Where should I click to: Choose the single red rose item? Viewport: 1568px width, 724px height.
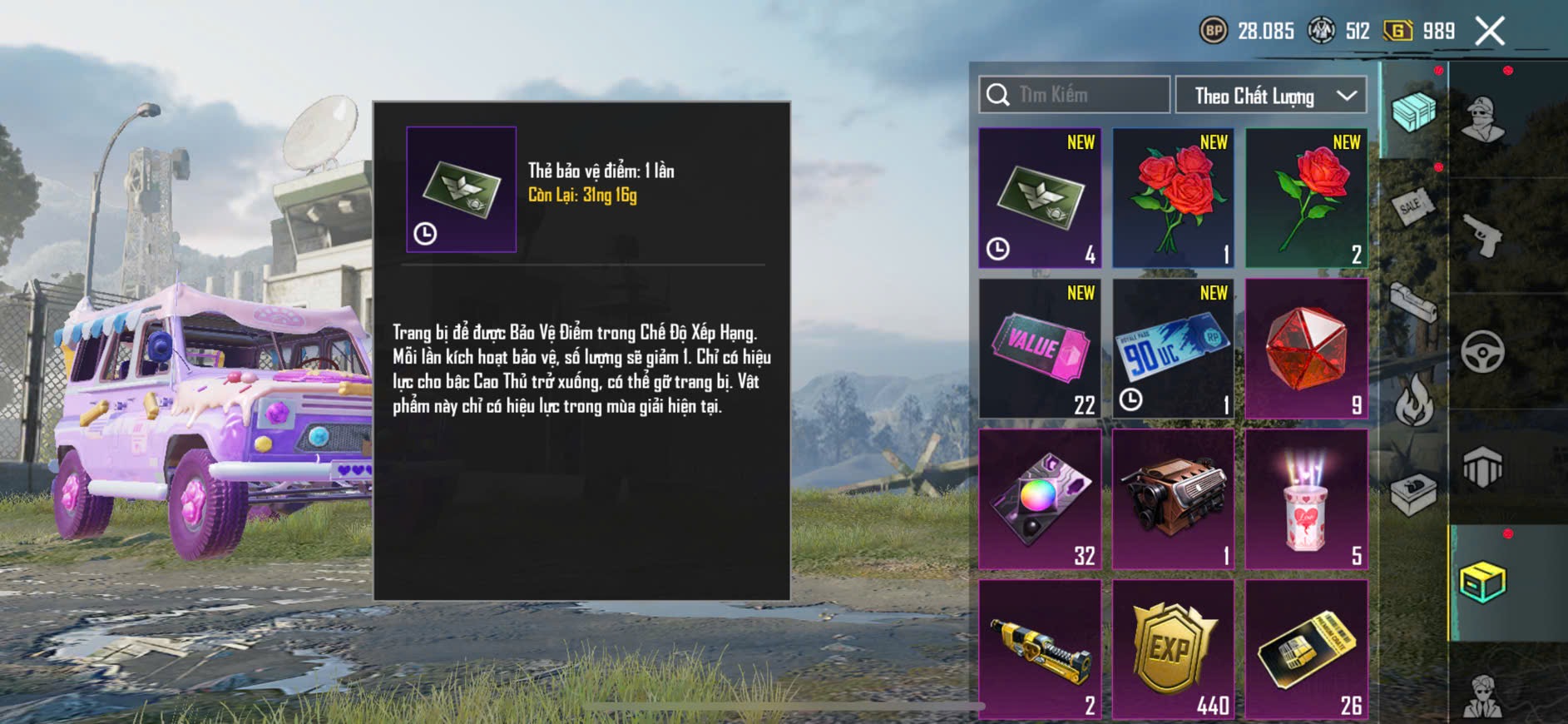1306,198
